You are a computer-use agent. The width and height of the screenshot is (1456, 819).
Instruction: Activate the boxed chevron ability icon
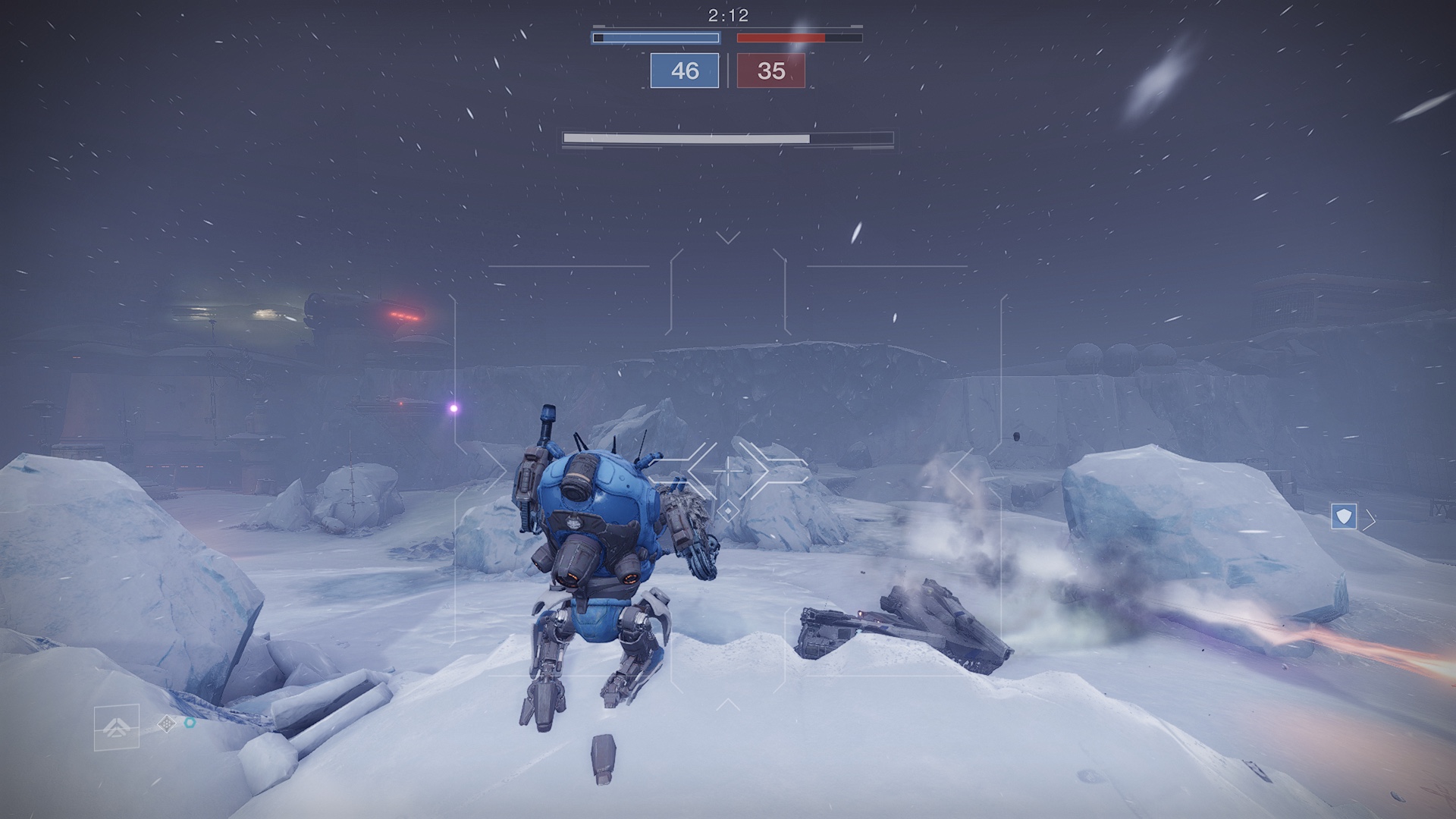click(117, 727)
